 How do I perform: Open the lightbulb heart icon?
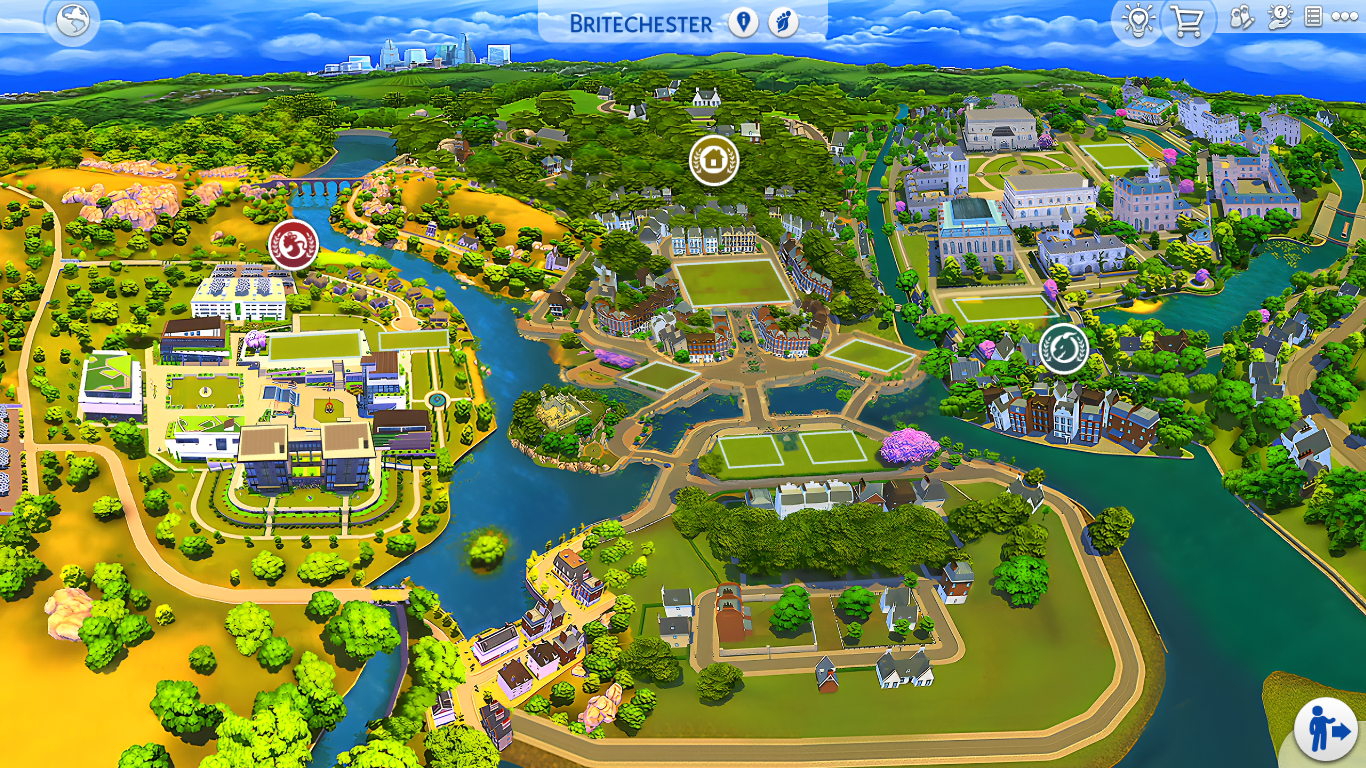point(1137,21)
